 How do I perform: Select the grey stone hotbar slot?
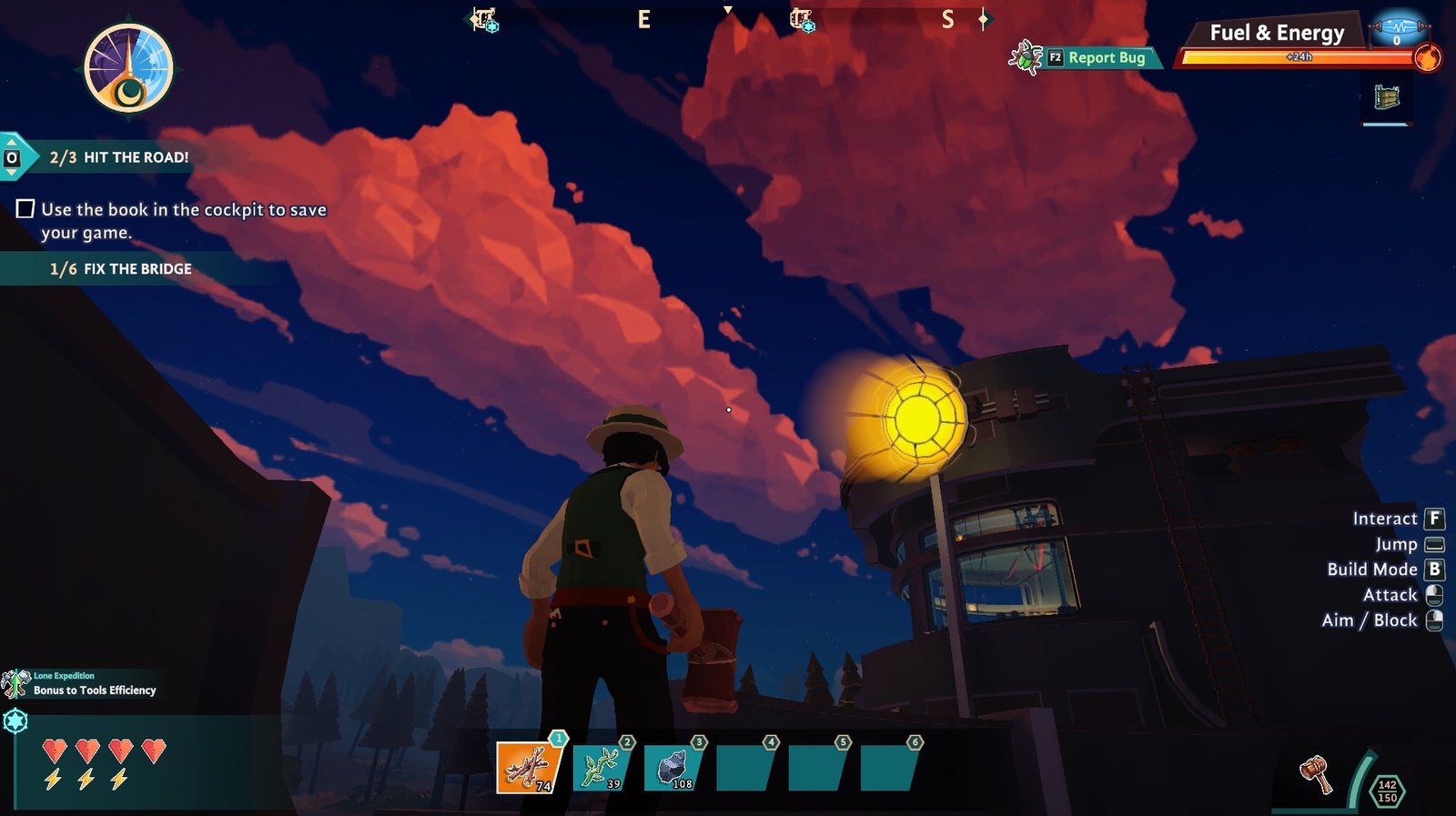point(673,767)
